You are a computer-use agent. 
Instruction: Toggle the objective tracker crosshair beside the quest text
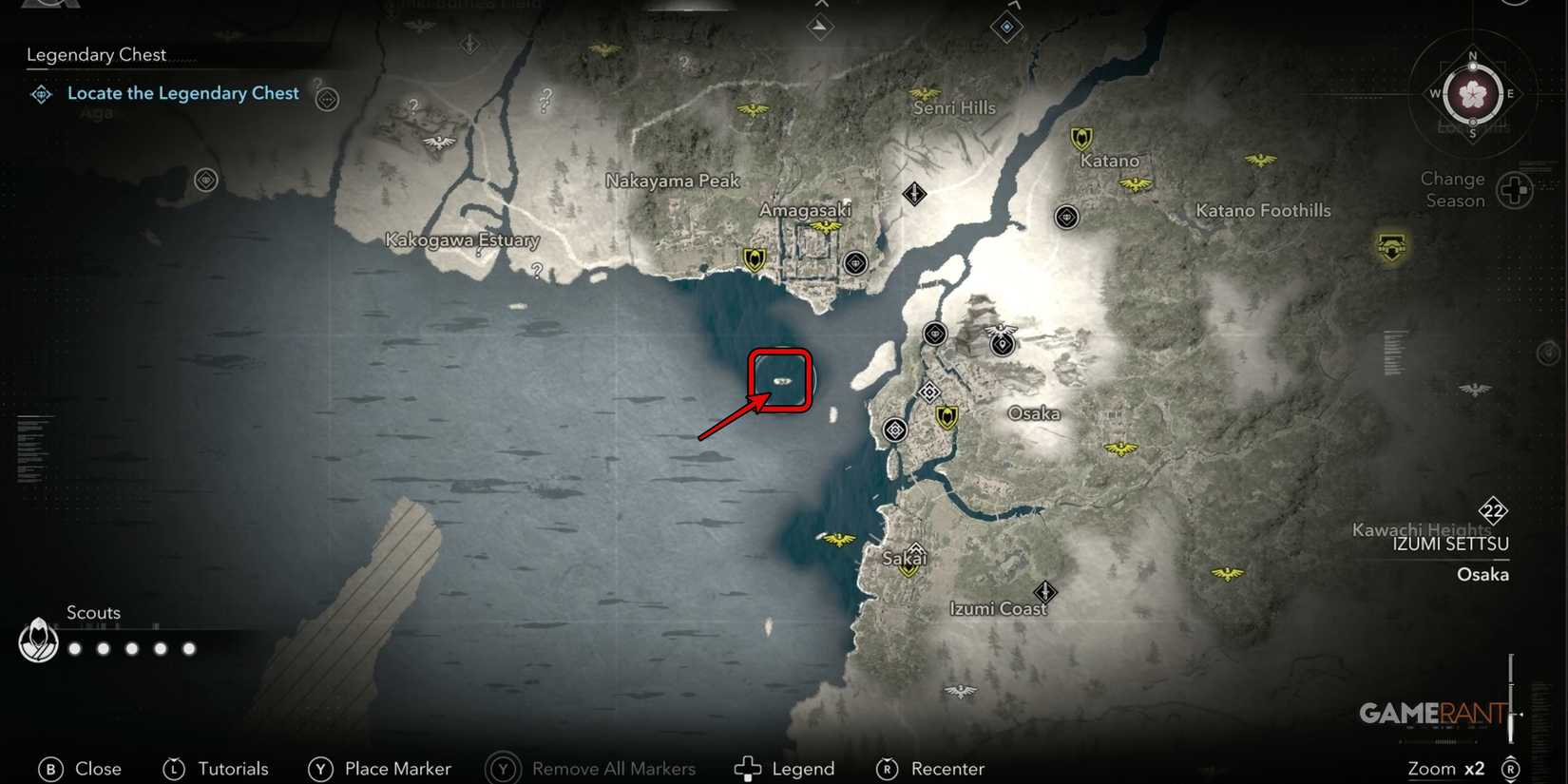(327, 100)
